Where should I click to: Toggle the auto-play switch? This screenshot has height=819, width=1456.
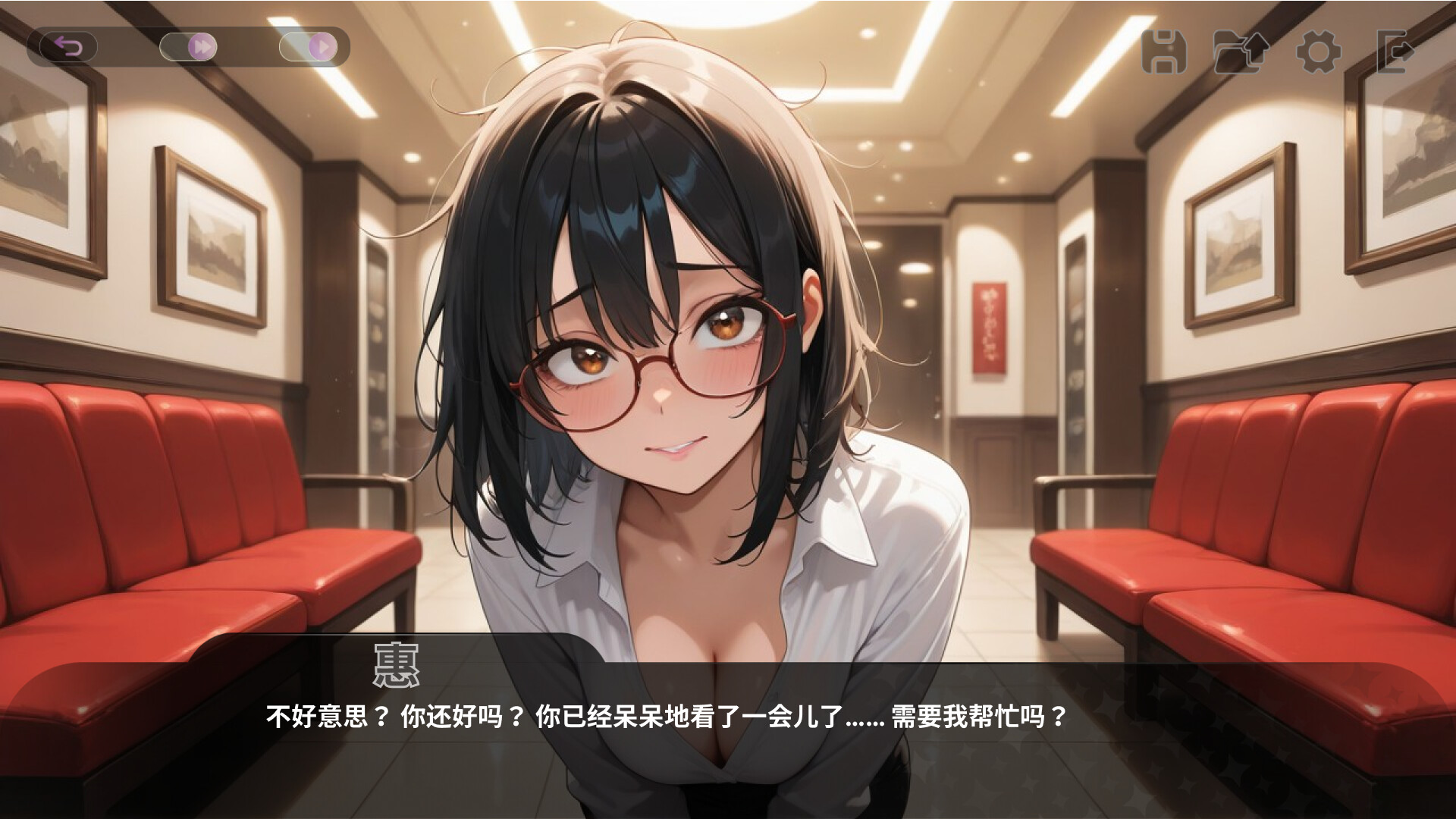tap(308, 48)
